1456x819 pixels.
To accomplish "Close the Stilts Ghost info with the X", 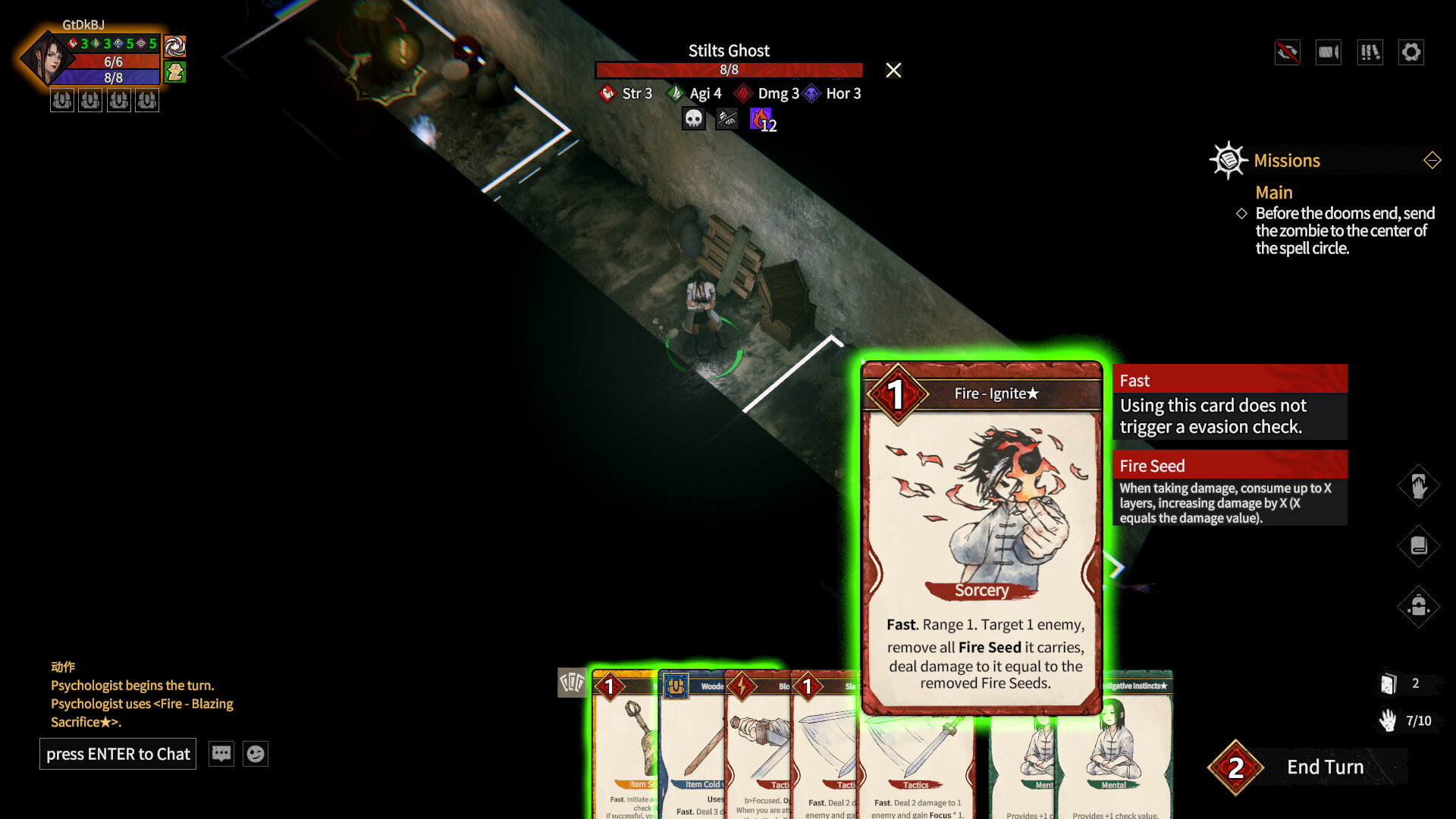I will [893, 70].
